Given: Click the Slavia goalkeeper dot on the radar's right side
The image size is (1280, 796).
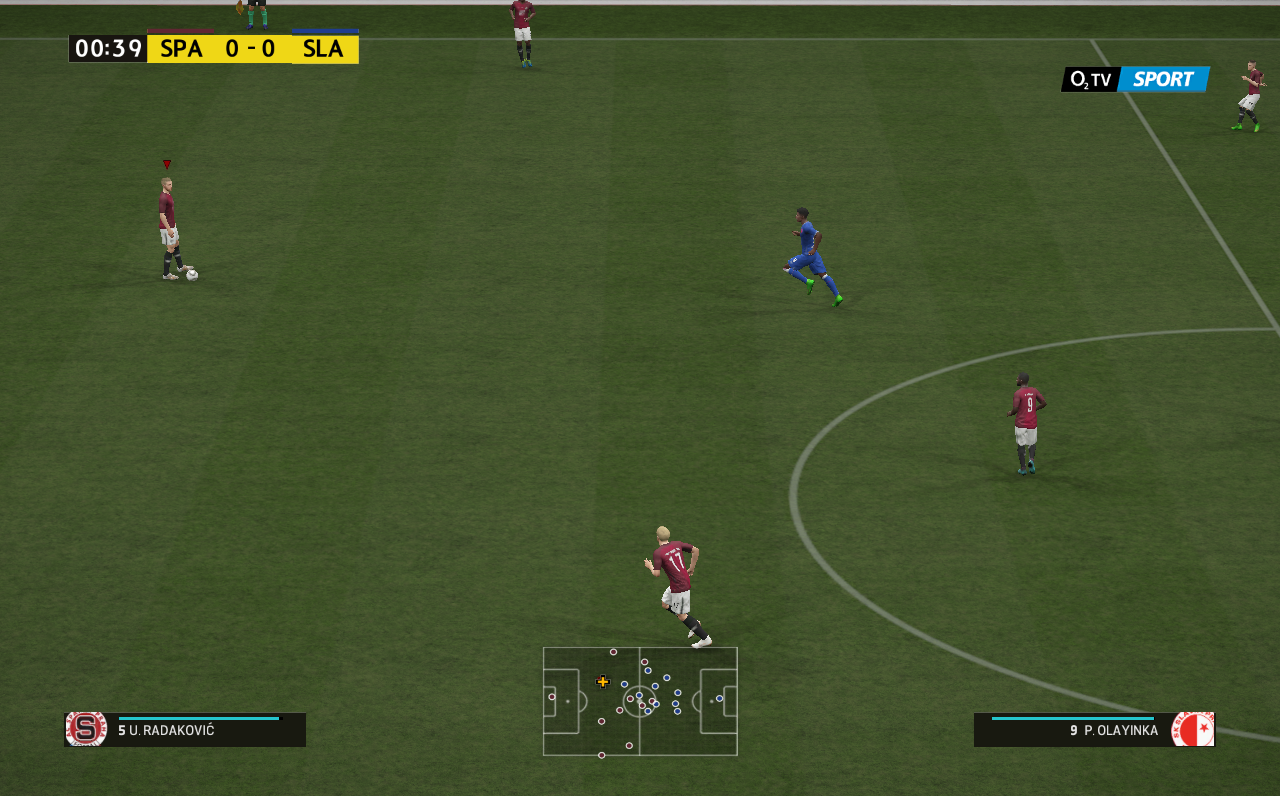Looking at the screenshot, I should (719, 698).
